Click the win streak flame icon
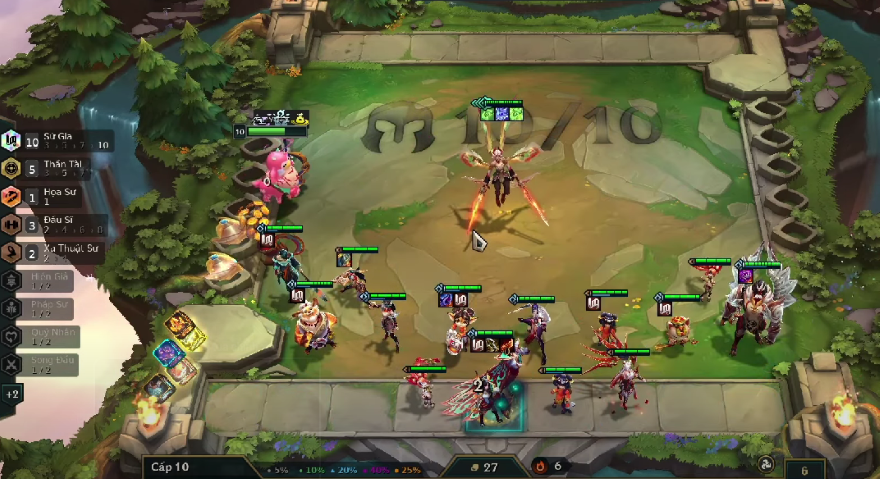880x479 pixels. pyautogui.click(x=541, y=466)
